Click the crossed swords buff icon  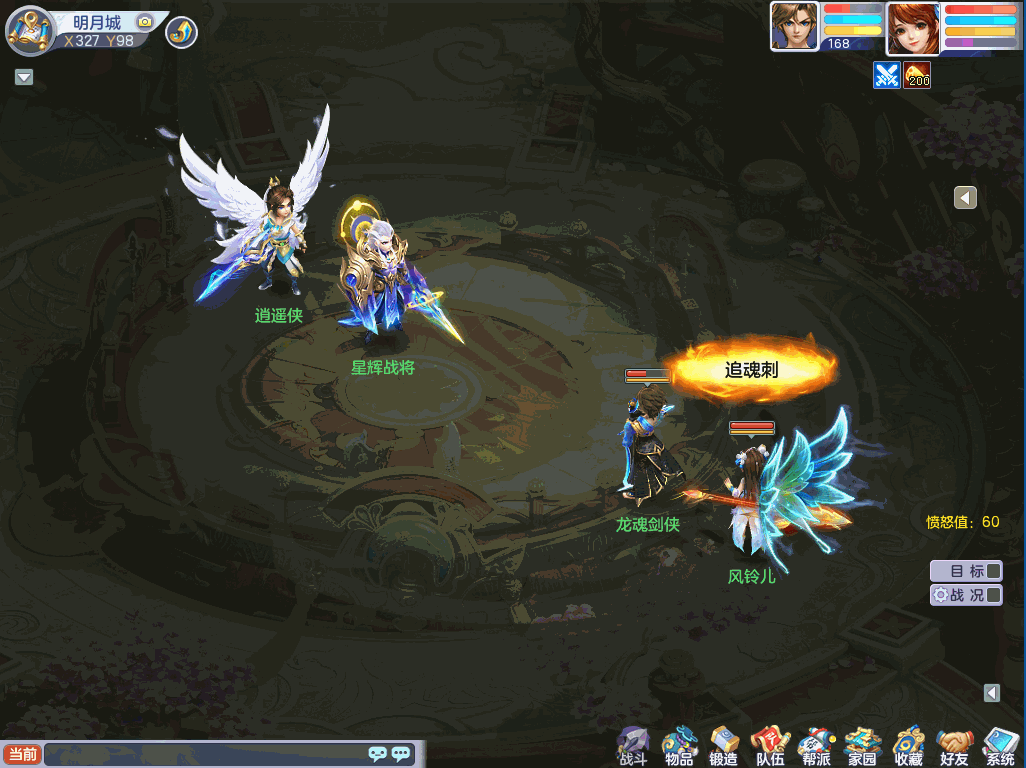tap(886, 75)
